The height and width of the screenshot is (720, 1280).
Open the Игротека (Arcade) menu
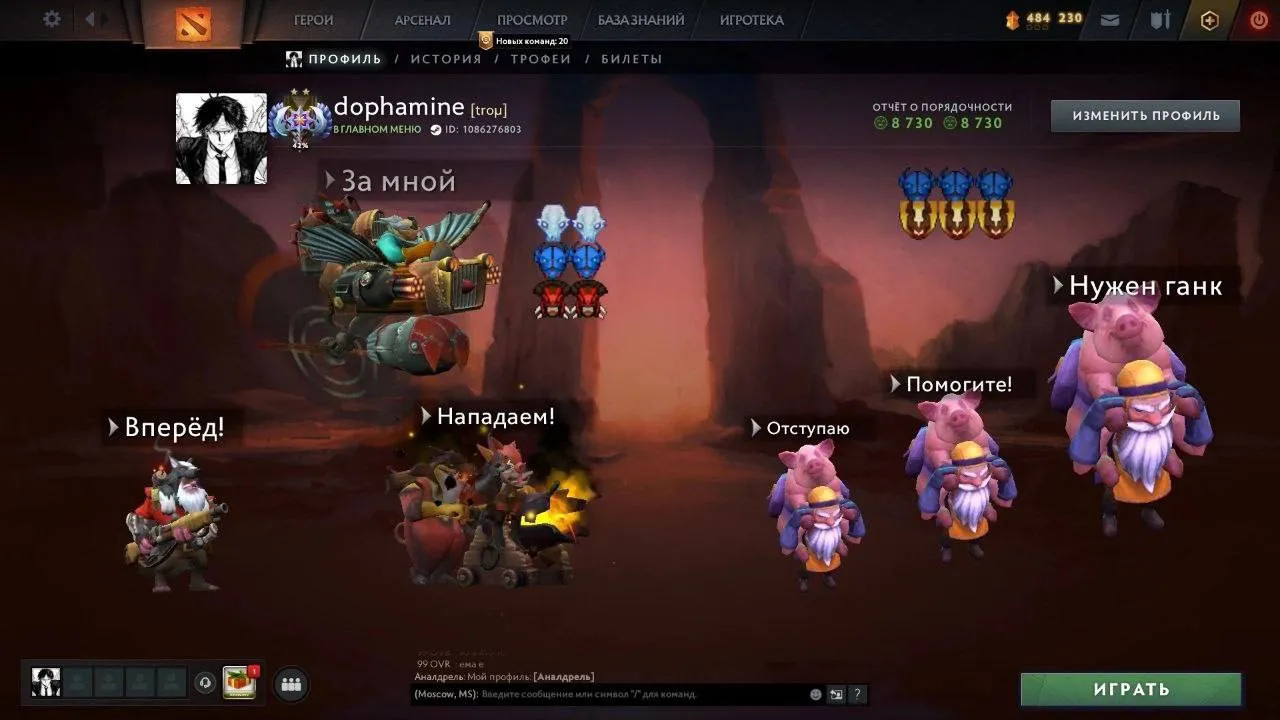click(x=751, y=20)
